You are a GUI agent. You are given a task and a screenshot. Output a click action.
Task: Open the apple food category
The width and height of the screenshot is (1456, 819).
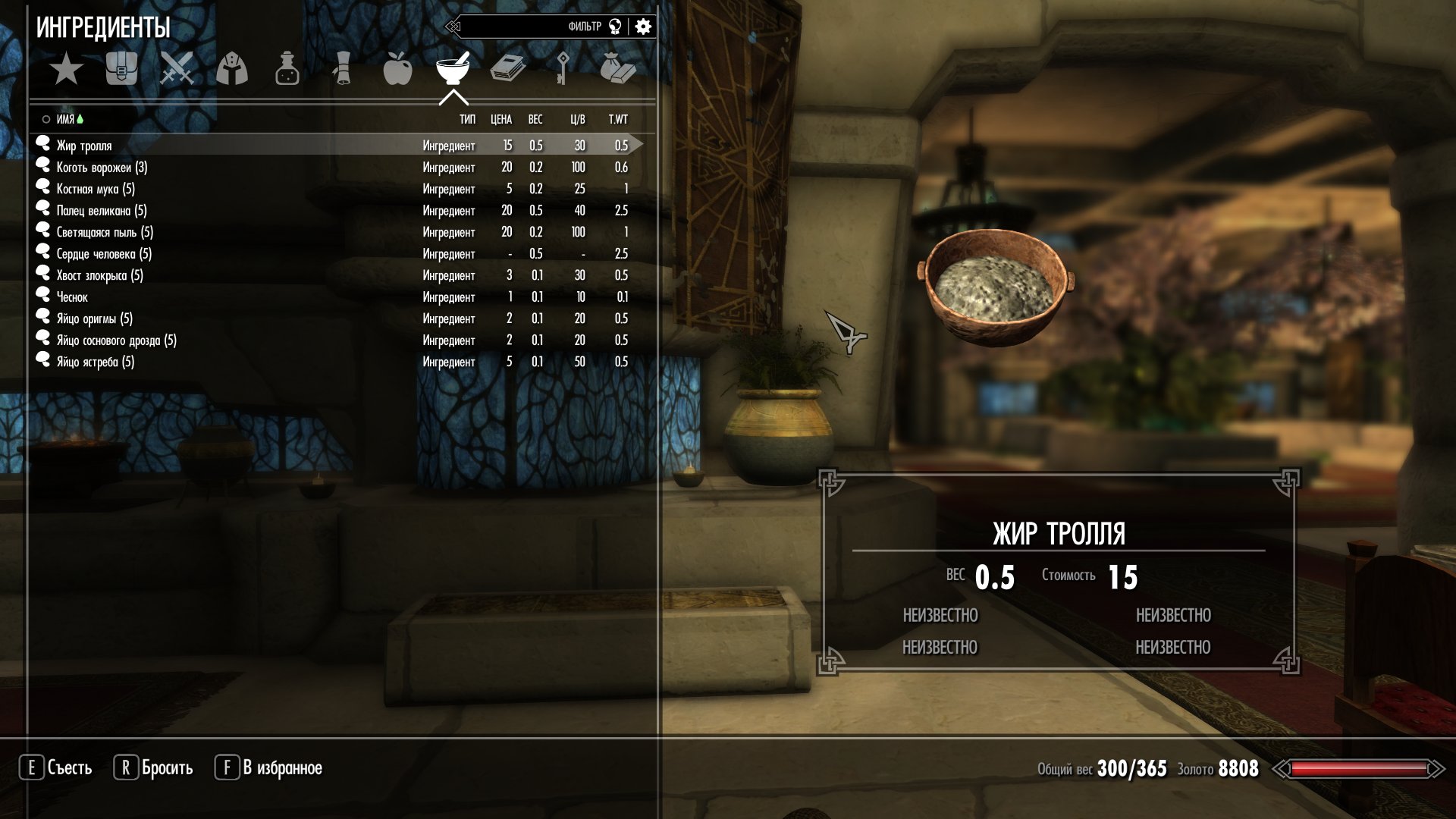[x=397, y=70]
